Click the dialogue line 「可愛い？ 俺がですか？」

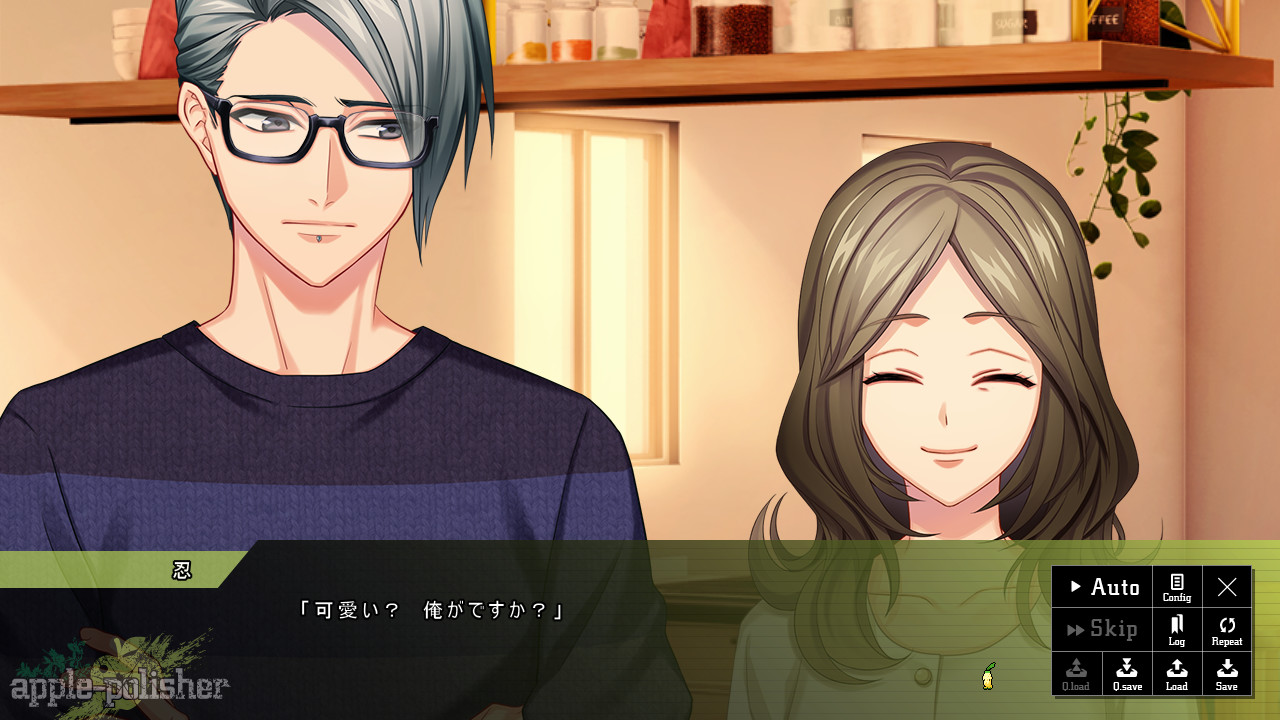pyautogui.click(x=430, y=611)
